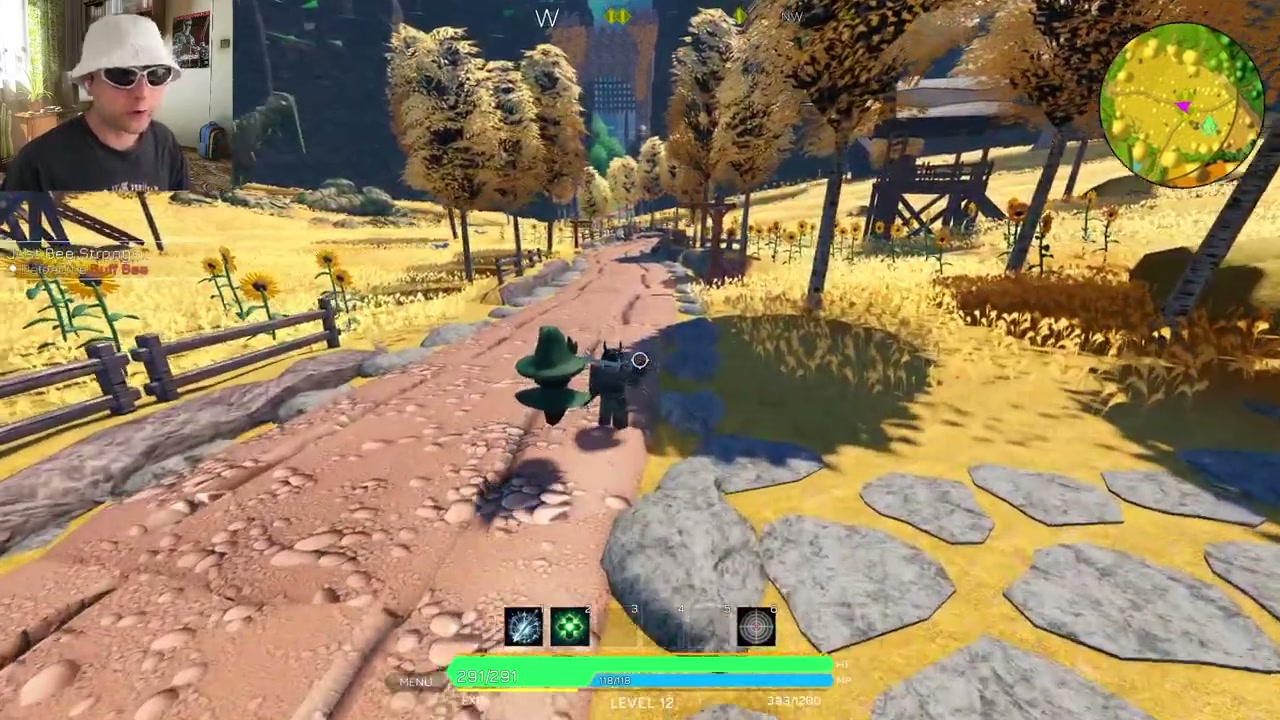Viewport: 1280px width, 720px height.
Task: Click the LEVEL 12 label below the bars
Action: tap(640, 702)
